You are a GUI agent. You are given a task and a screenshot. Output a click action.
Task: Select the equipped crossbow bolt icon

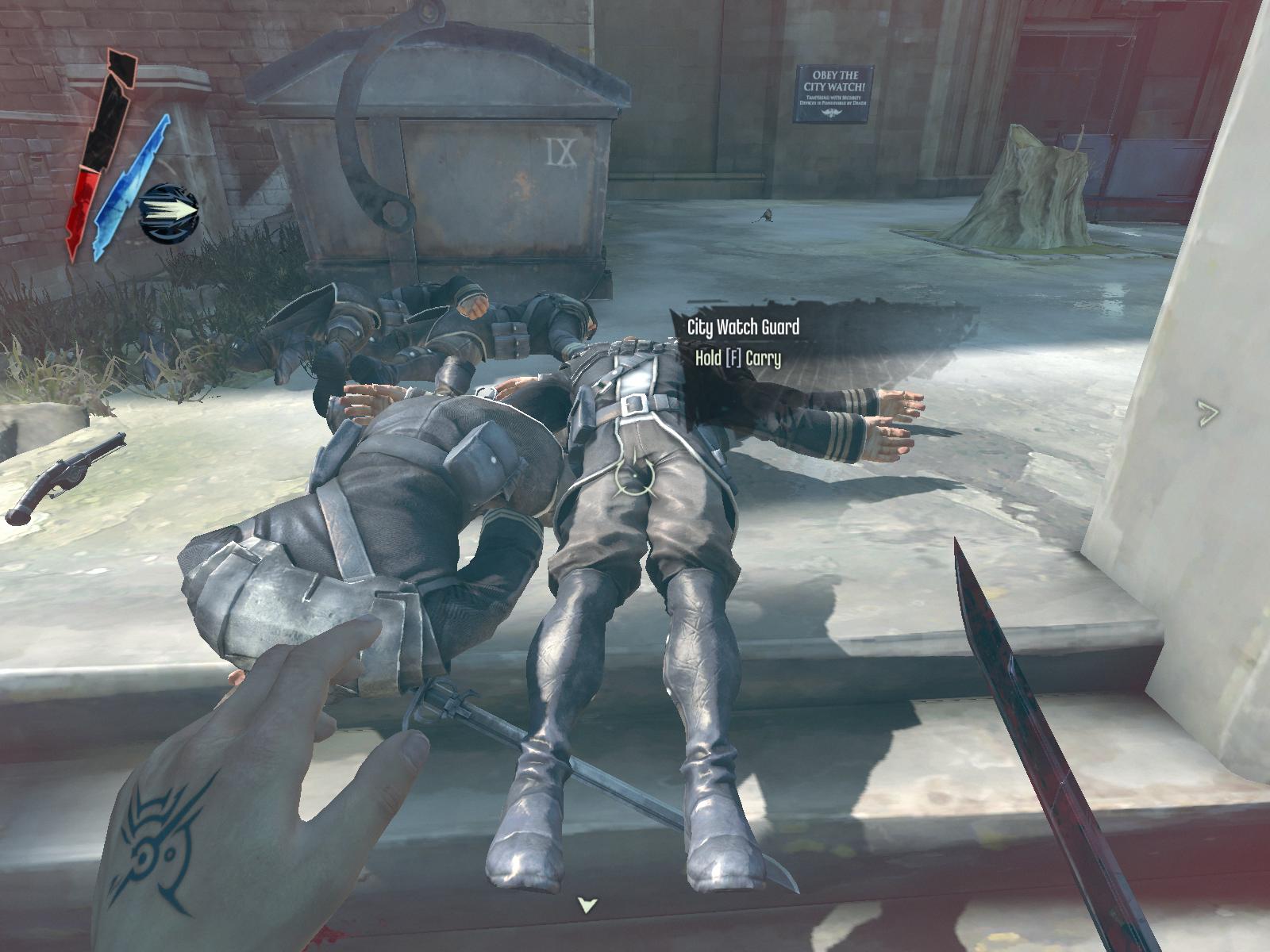click(168, 213)
